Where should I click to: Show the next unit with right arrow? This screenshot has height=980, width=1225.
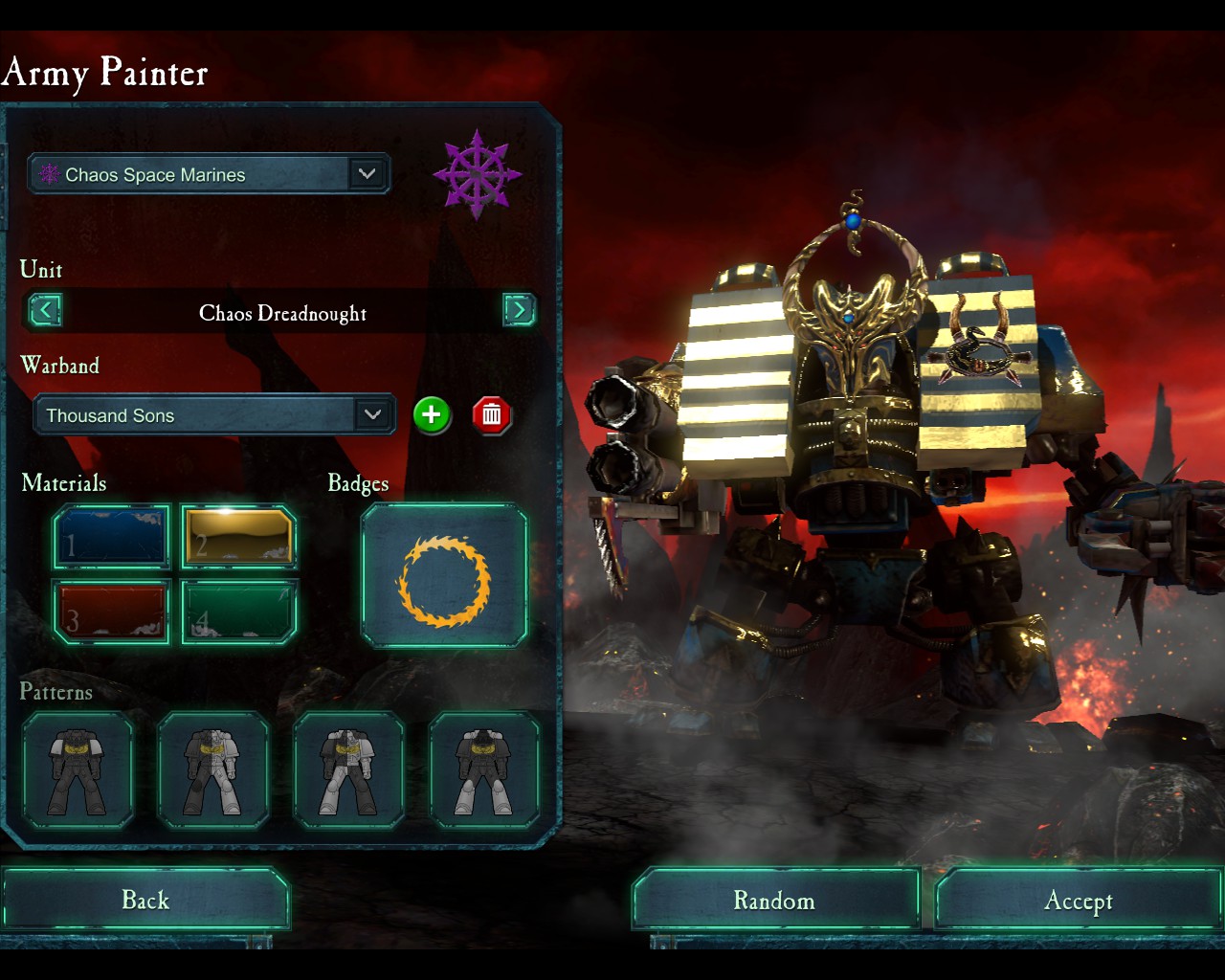point(519,310)
